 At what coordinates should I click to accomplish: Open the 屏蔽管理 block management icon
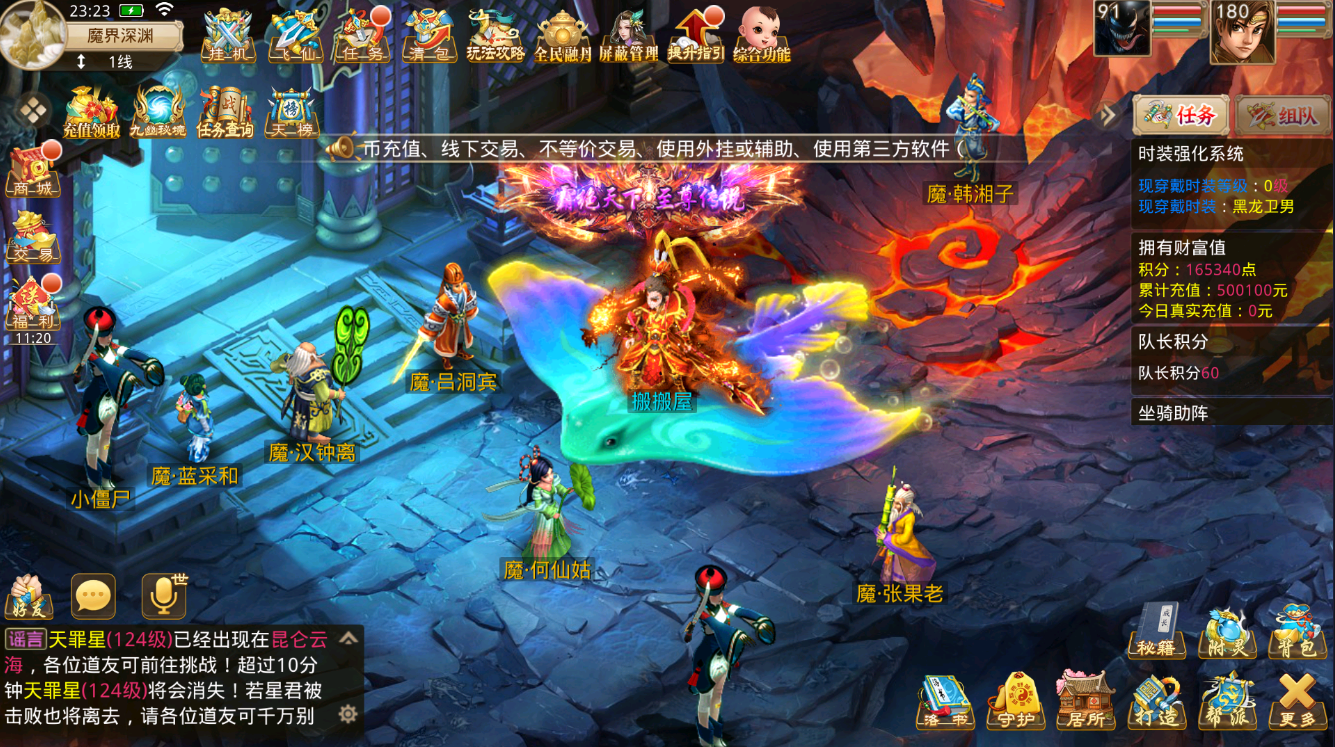pyautogui.click(x=629, y=36)
